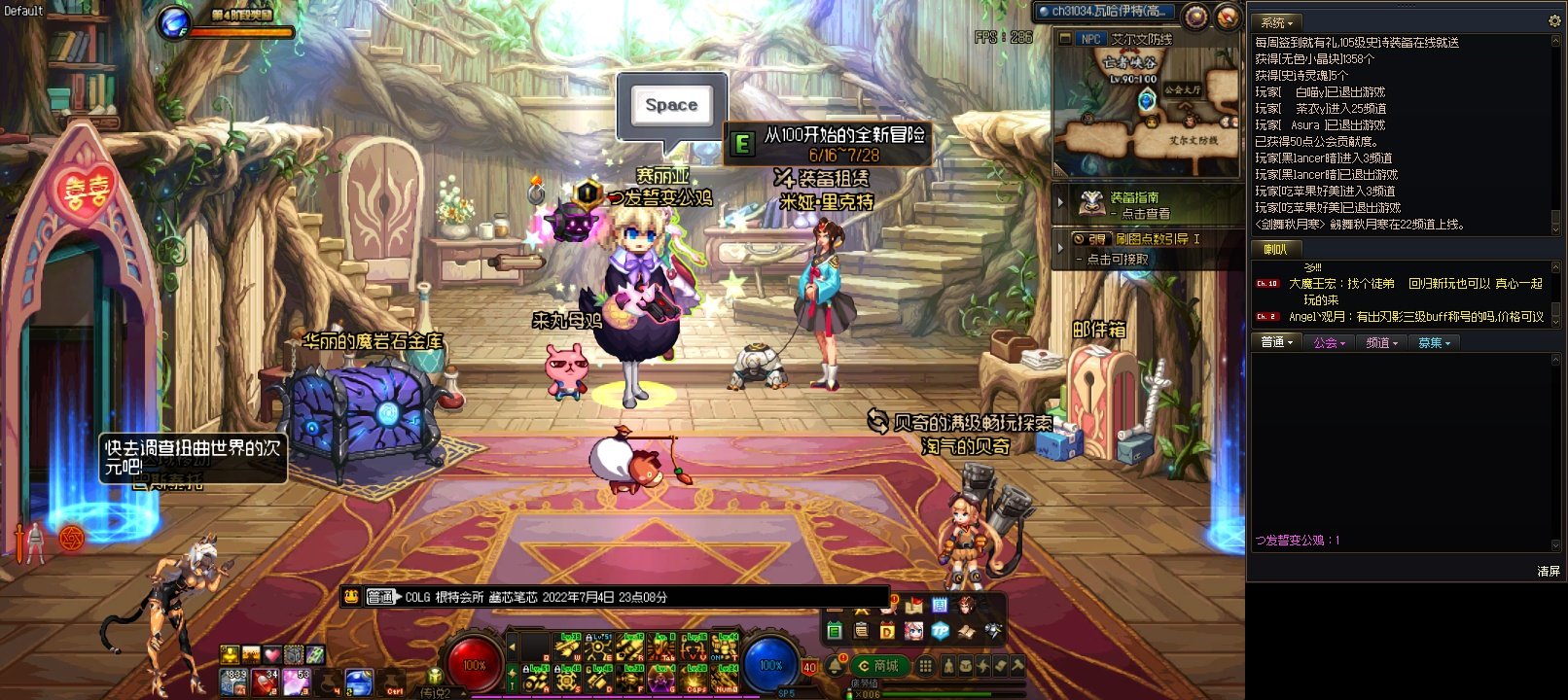Open the 商城 shop button
This screenshot has width=1568, height=700.
click(877, 666)
